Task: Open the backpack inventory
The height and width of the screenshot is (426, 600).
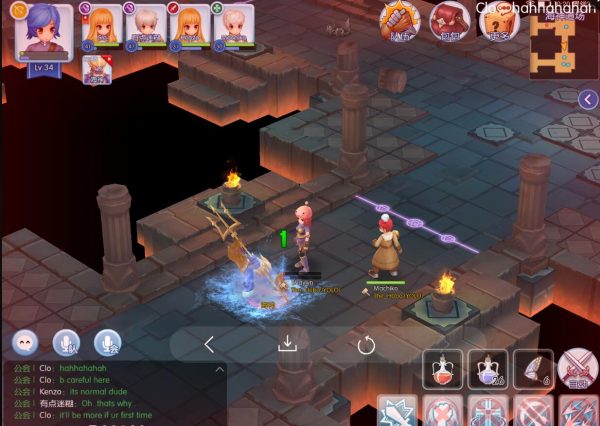Action: pyautogui.click(x=449, y=20)
